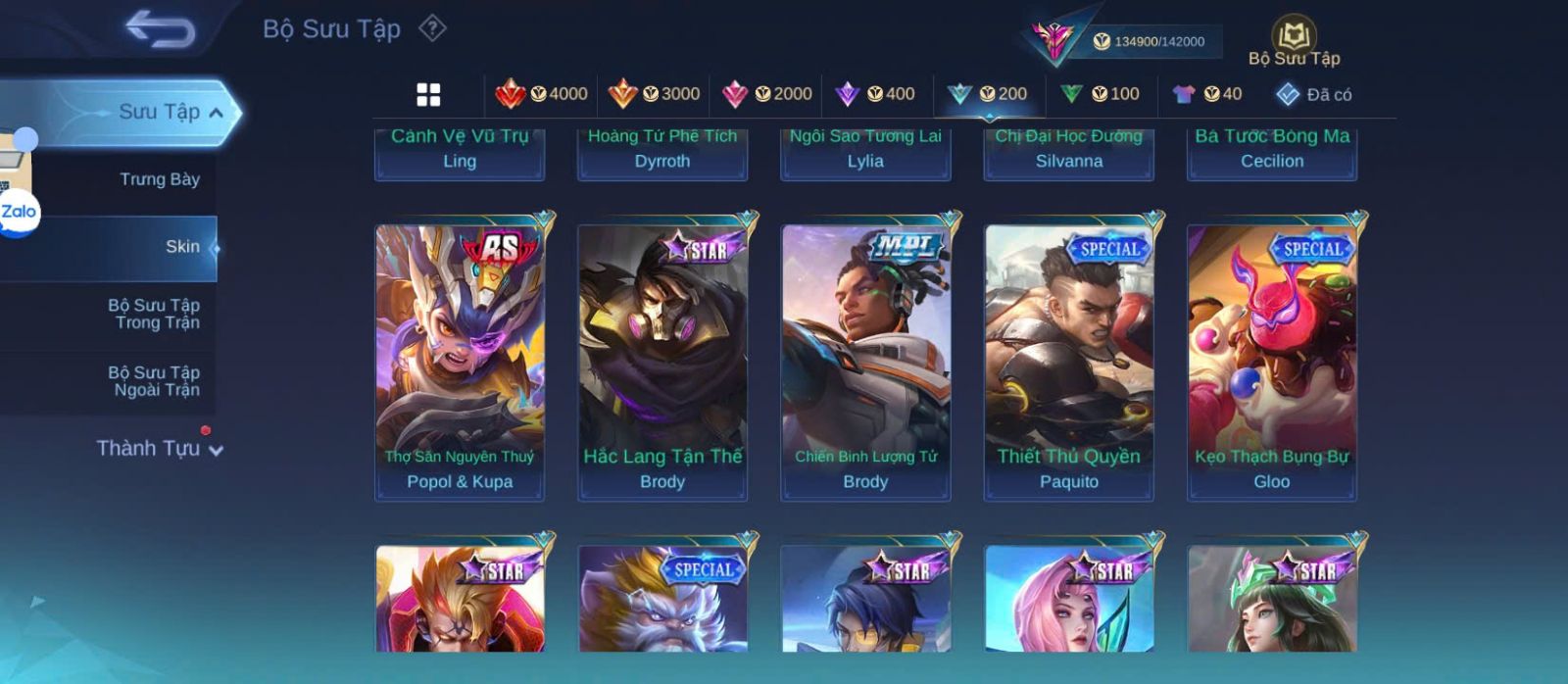Select the Skin menu entry

182,247
